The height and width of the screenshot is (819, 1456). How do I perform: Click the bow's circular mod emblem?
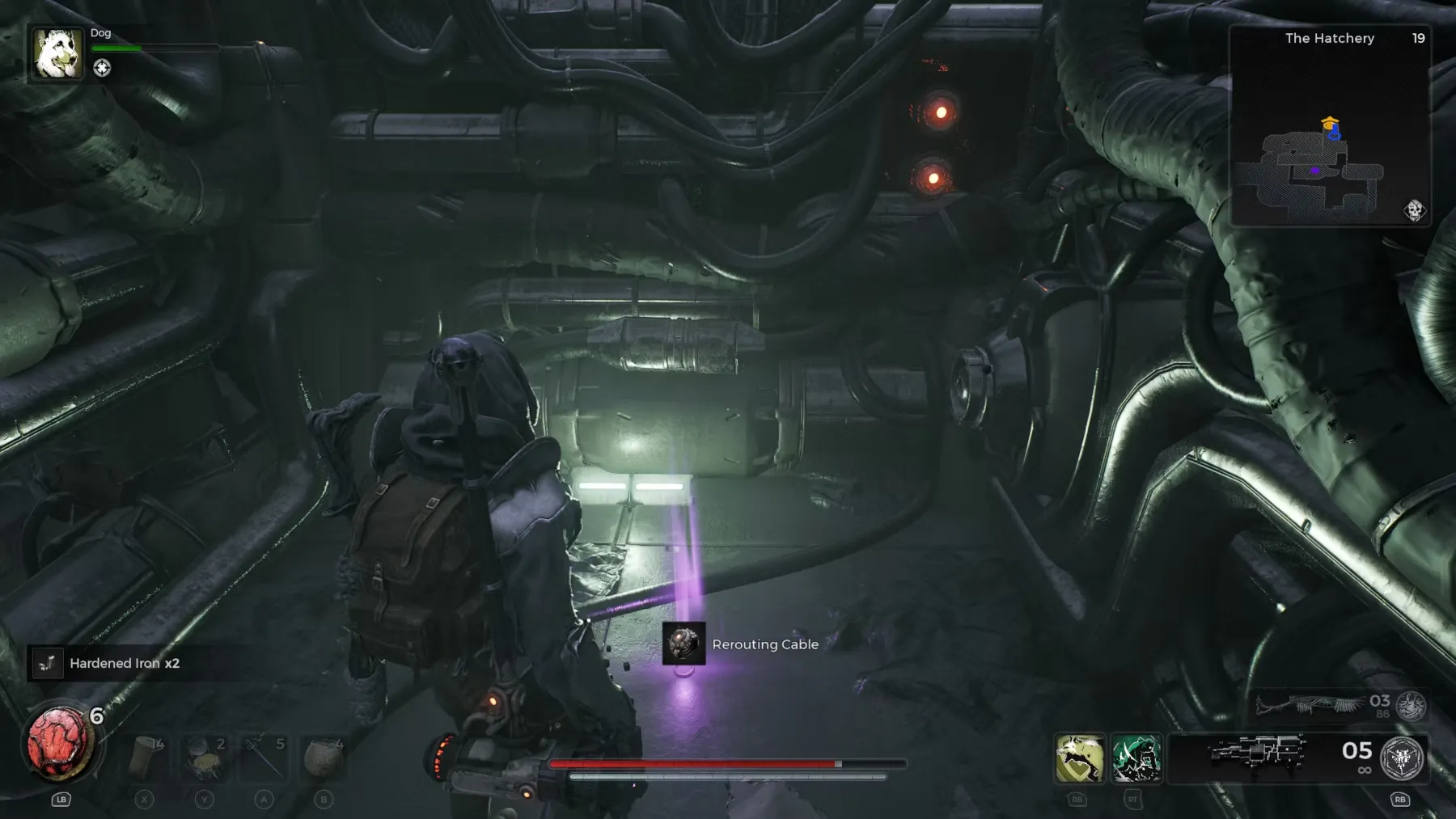1412,706
